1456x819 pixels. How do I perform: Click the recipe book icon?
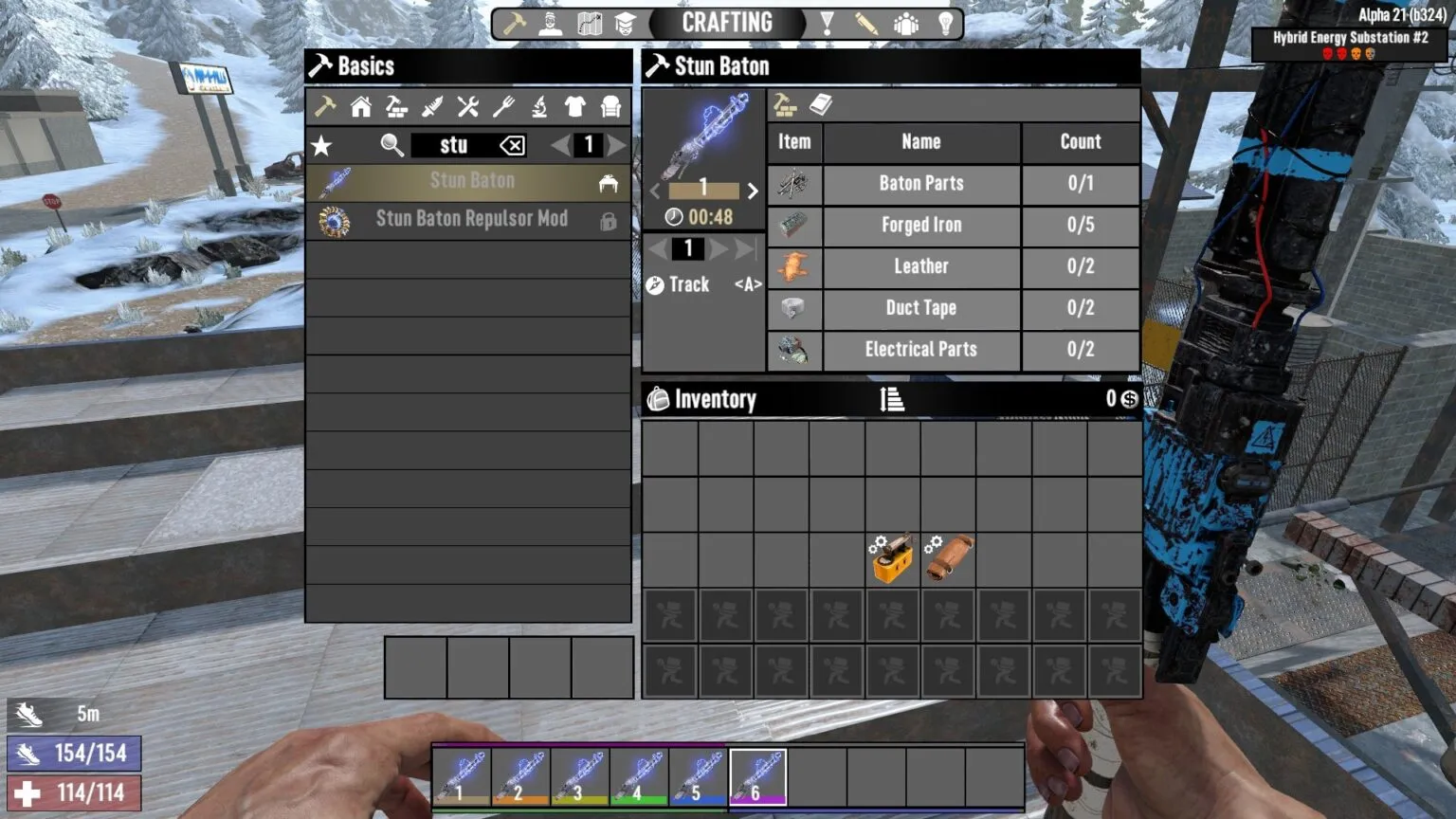tap(821, 104)
